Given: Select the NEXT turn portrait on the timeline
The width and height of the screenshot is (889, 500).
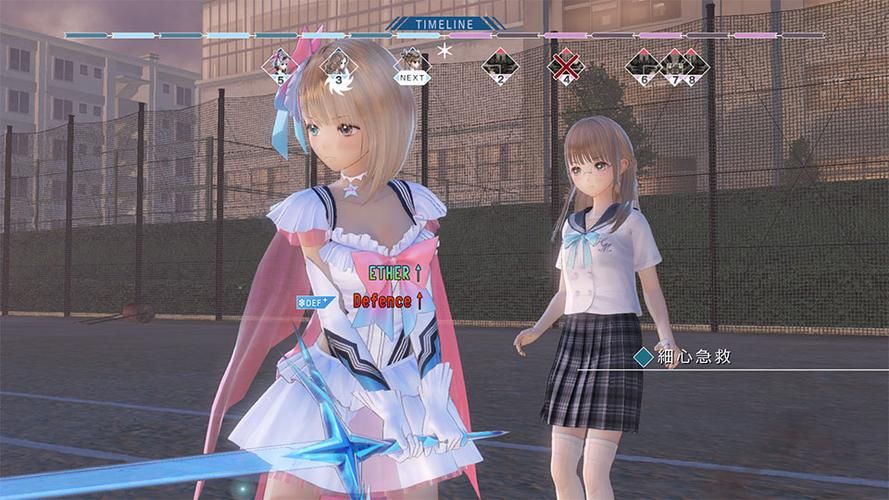Looking at the screenshot, I should 411,65.
